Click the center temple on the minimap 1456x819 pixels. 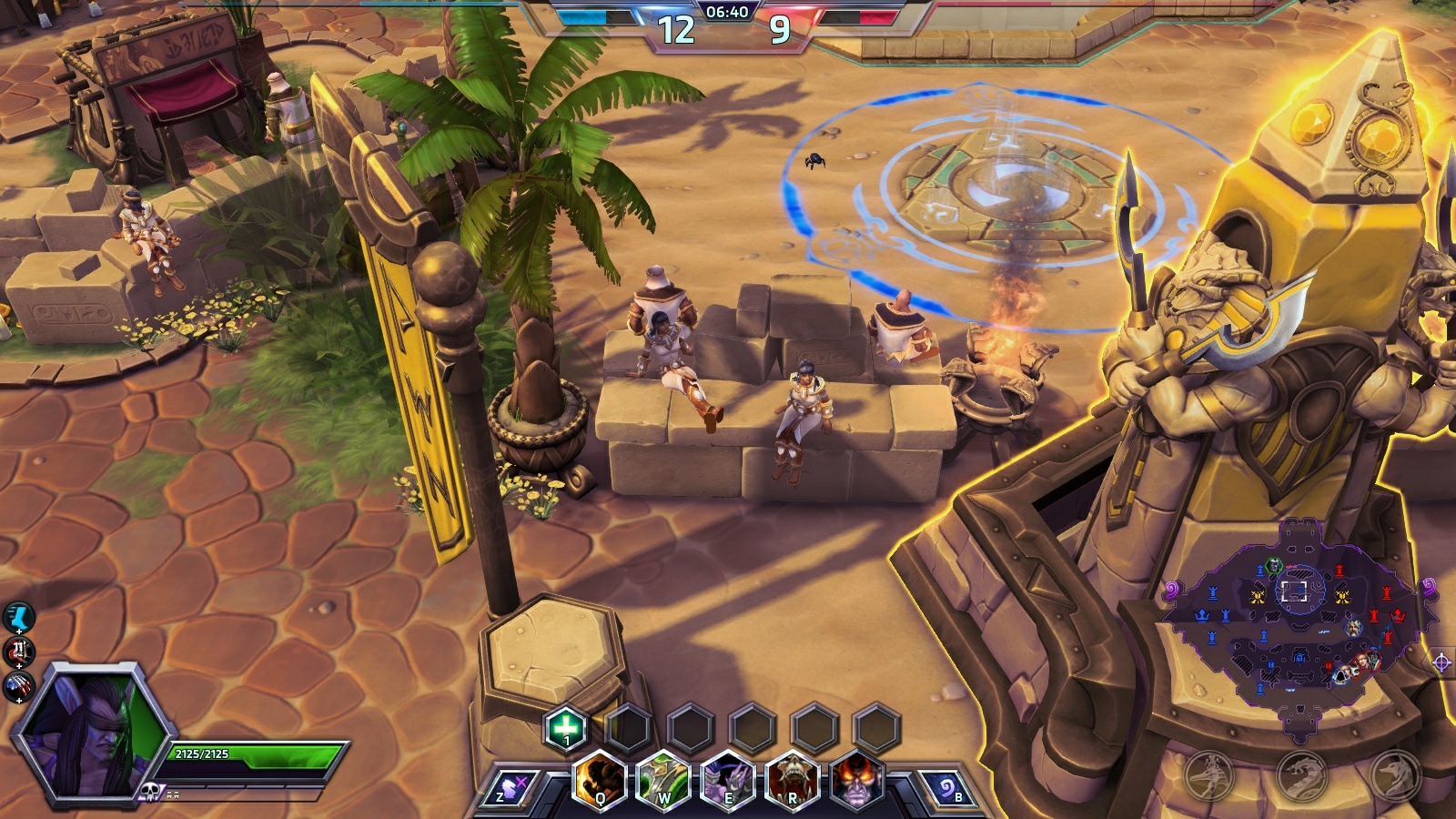tap(1297, 591)
